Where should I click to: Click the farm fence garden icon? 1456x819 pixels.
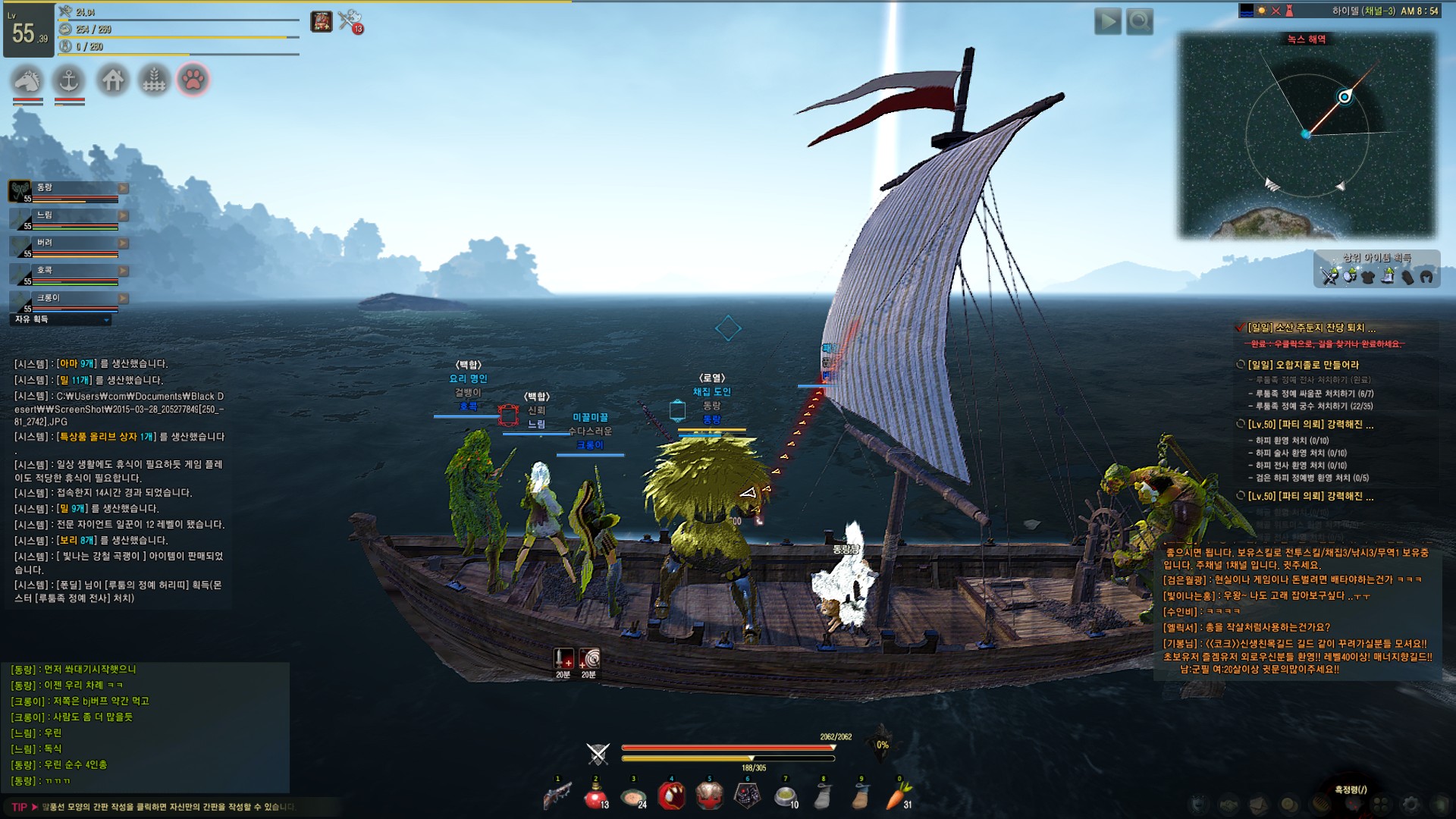coord(154,80)
